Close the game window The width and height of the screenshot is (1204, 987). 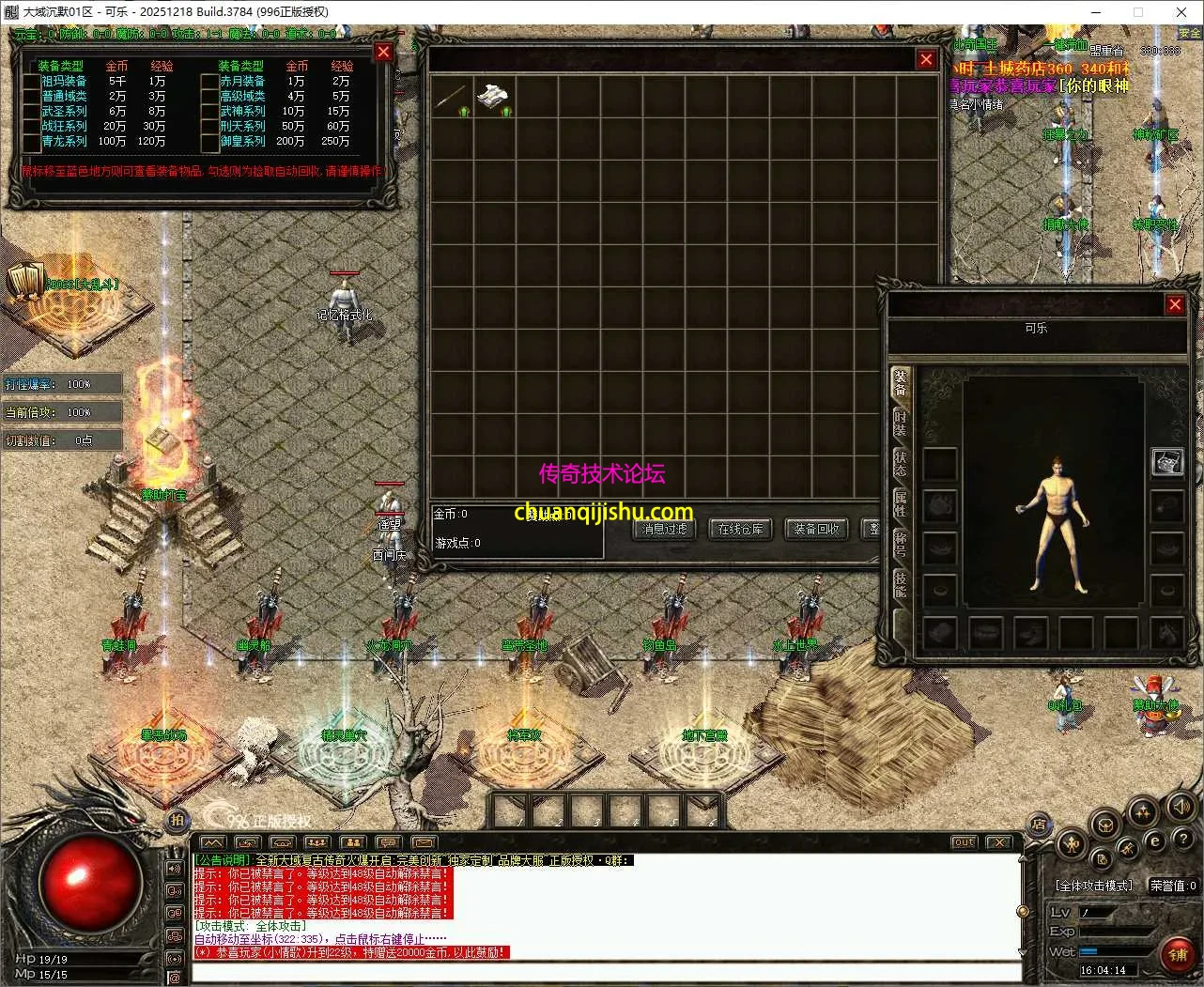click(x=1181, y=12)
